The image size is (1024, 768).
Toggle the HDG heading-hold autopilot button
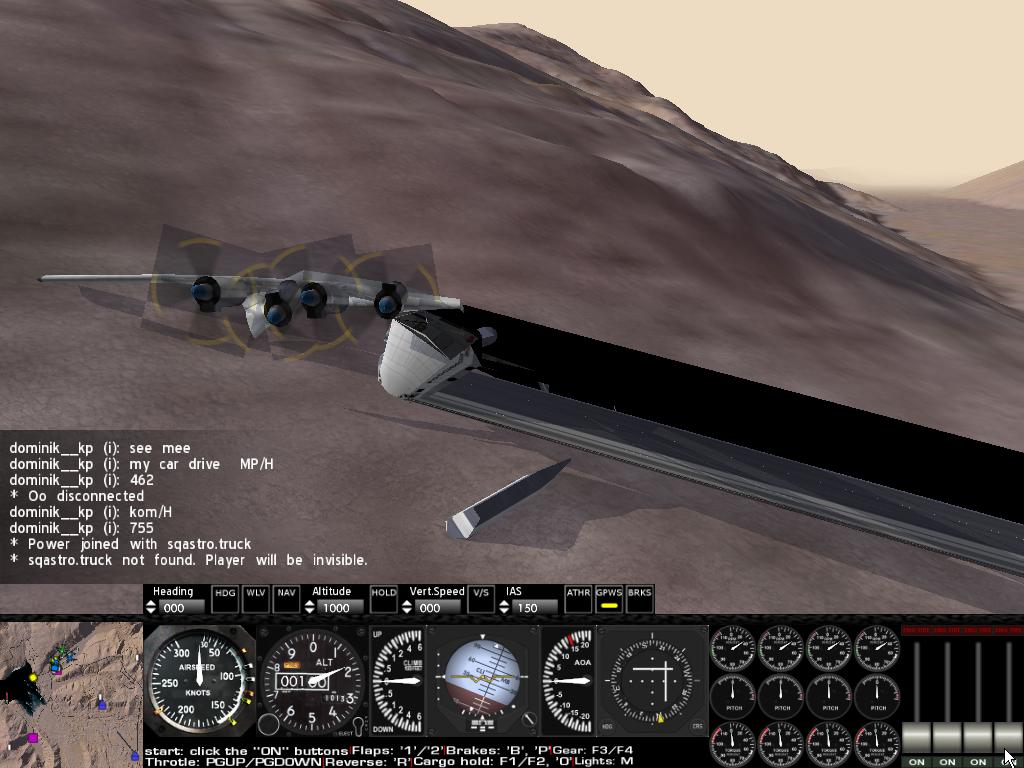coord(226,598)
